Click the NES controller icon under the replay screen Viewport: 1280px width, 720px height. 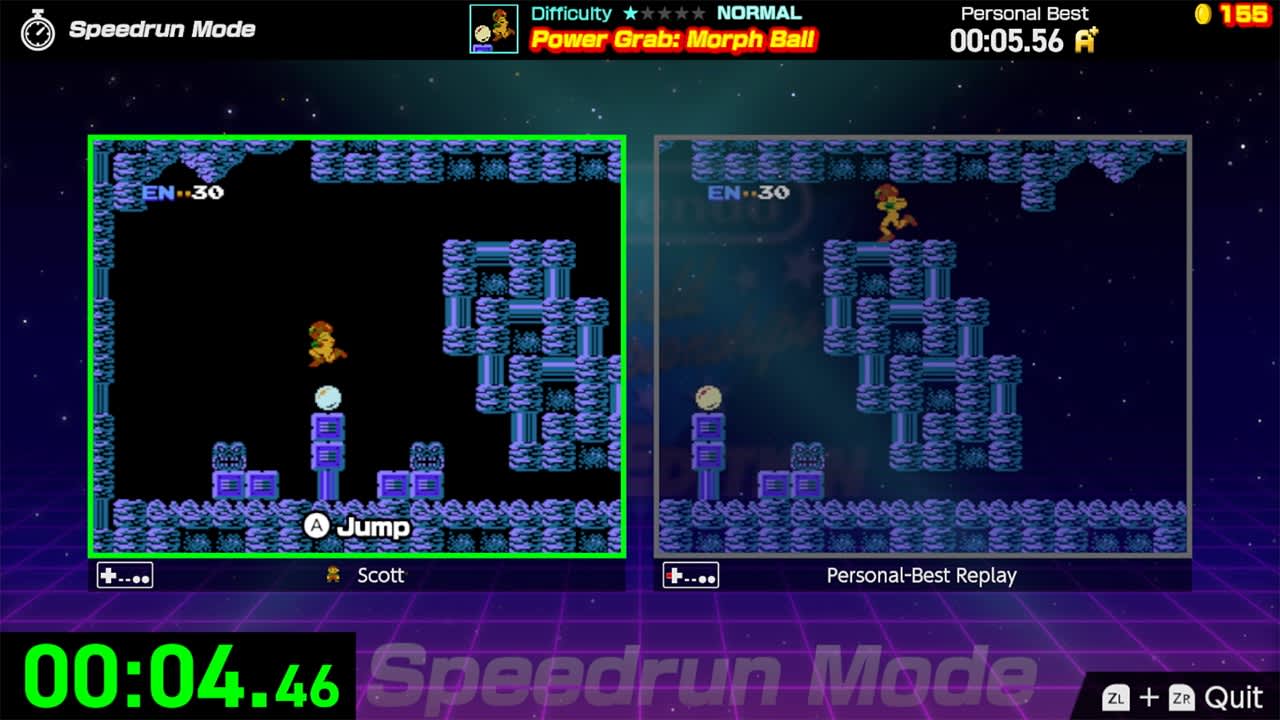690,576
